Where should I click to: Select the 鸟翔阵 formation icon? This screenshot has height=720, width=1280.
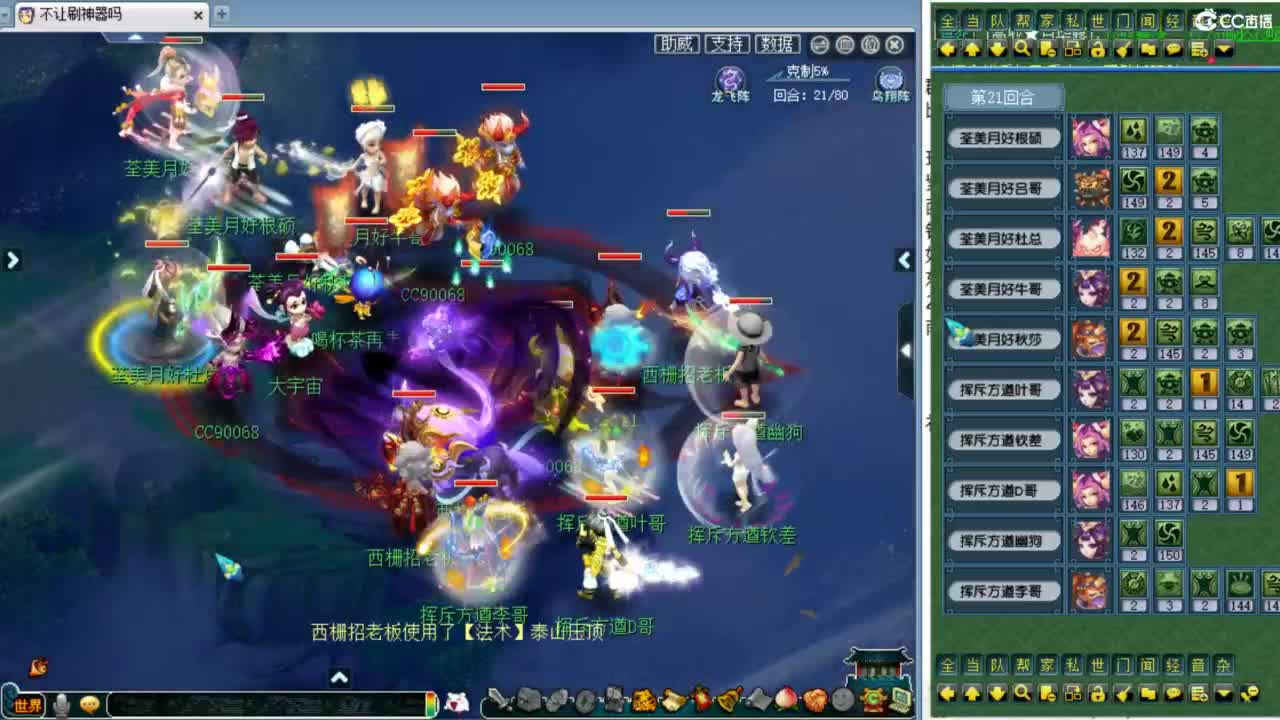890,80
